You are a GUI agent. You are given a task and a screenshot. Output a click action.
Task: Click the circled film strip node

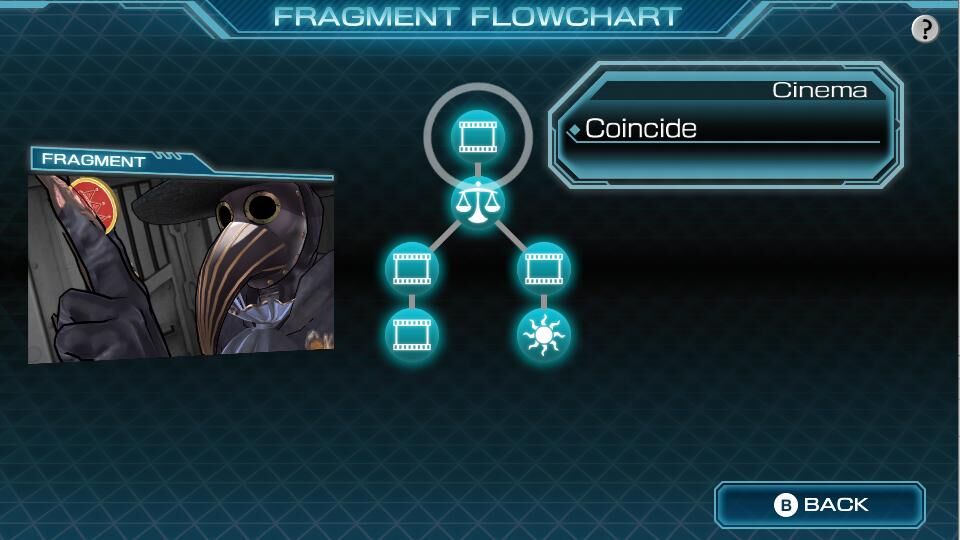tap(477, 135)
